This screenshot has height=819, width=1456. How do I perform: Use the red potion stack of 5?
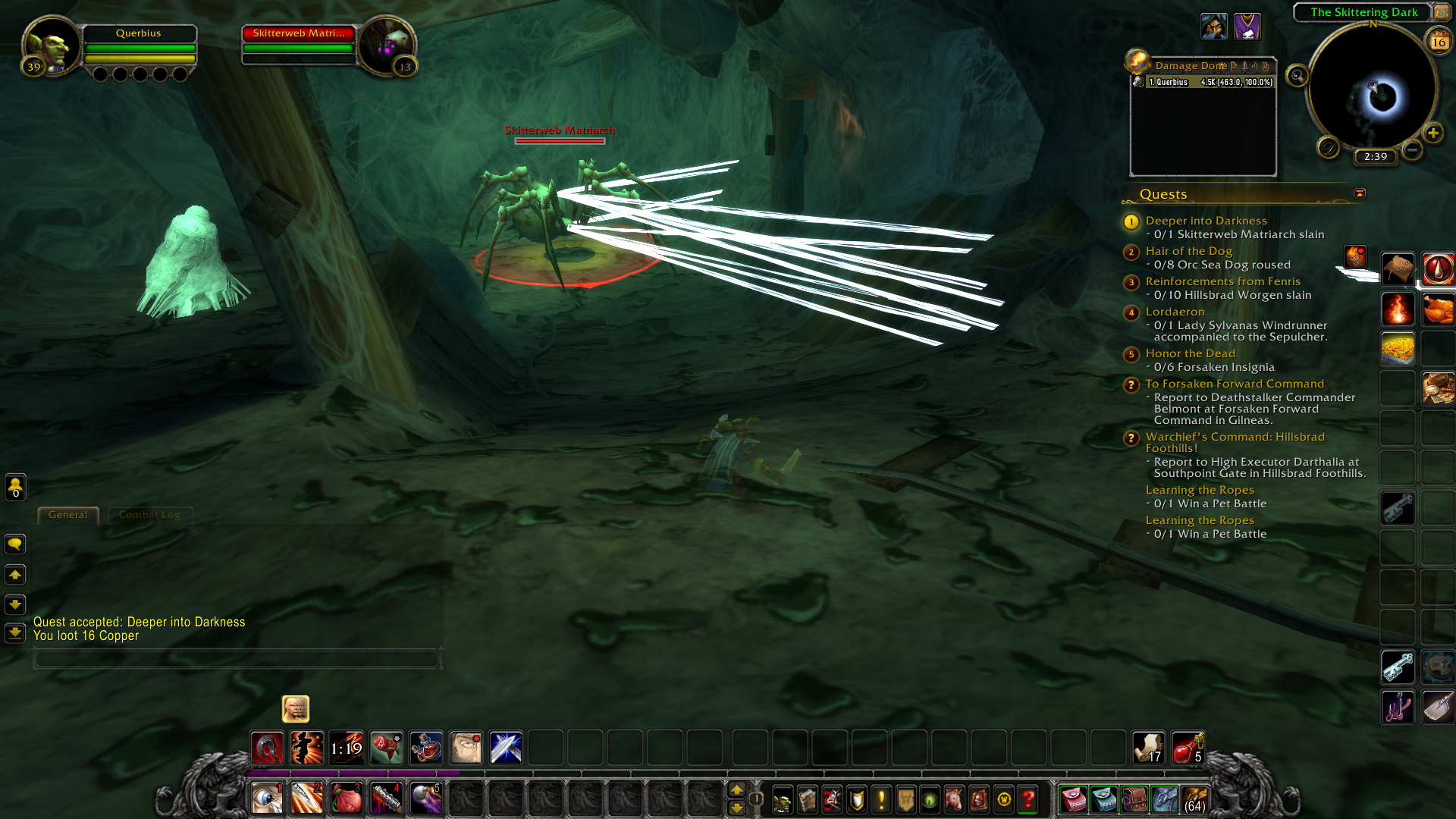tap(1188, 748)
